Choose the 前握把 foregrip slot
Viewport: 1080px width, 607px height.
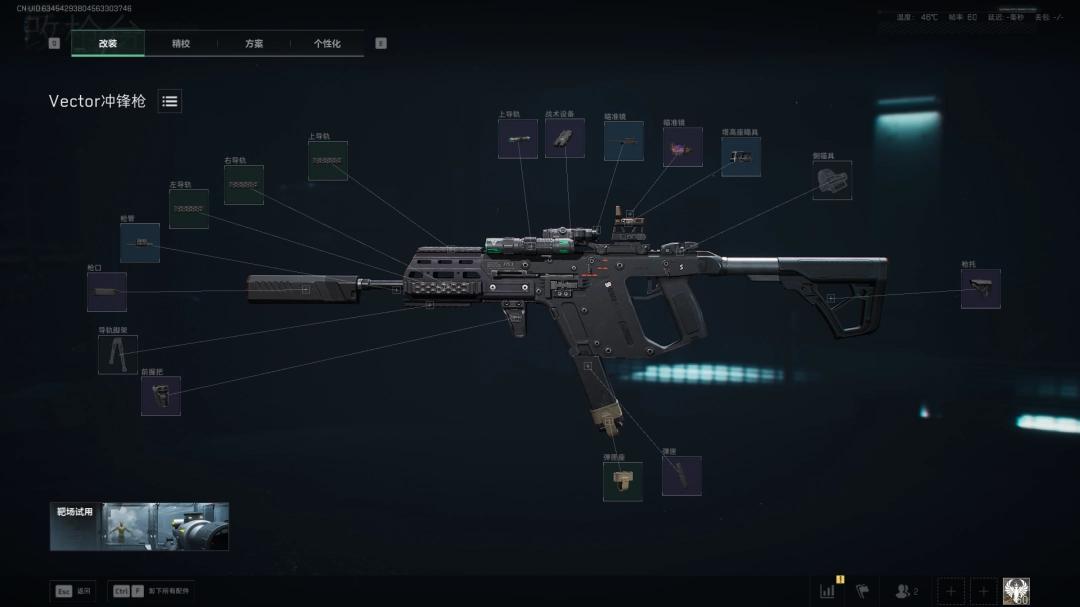click(161, 396)
